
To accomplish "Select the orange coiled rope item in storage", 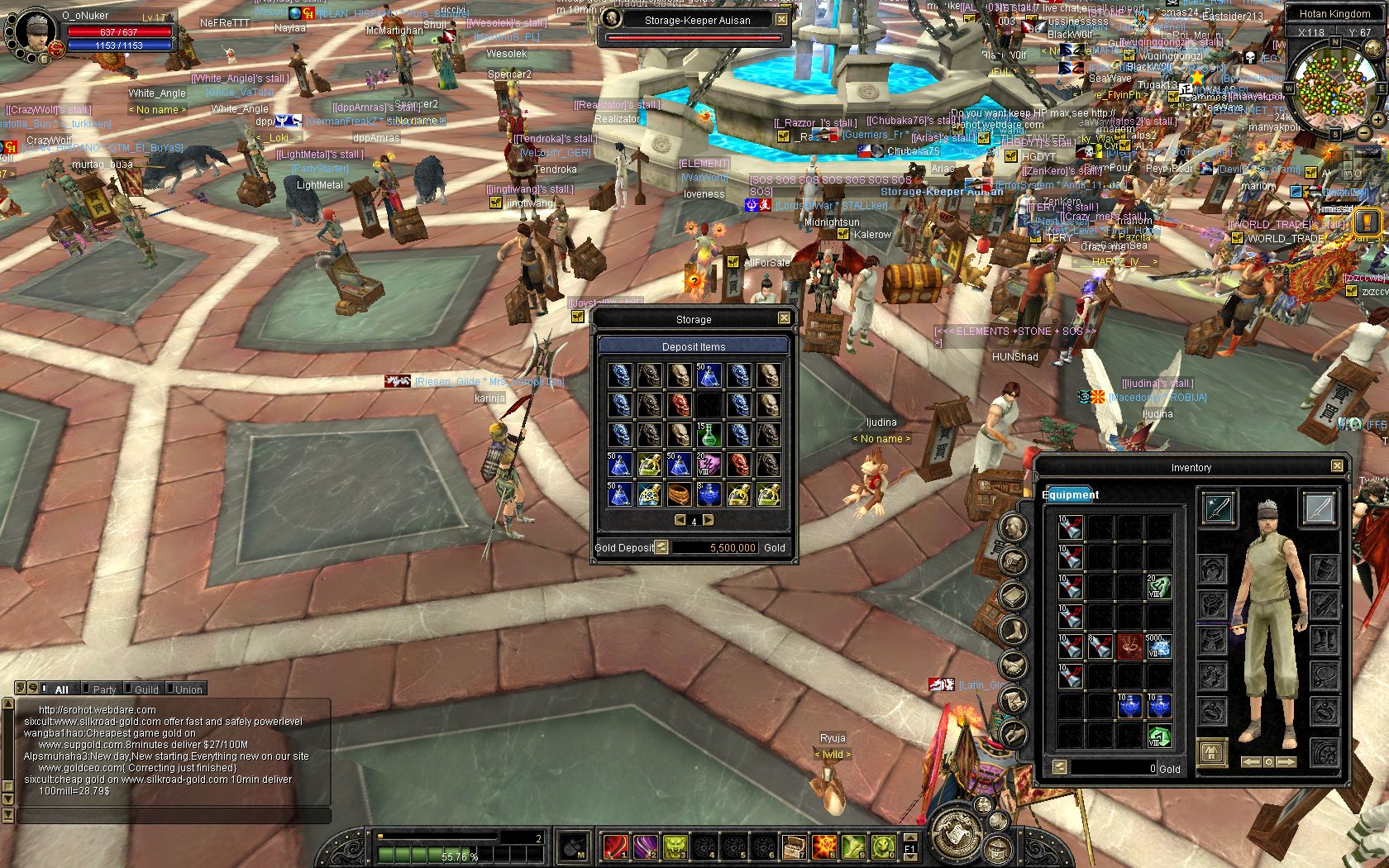I will tap(679, 494).
